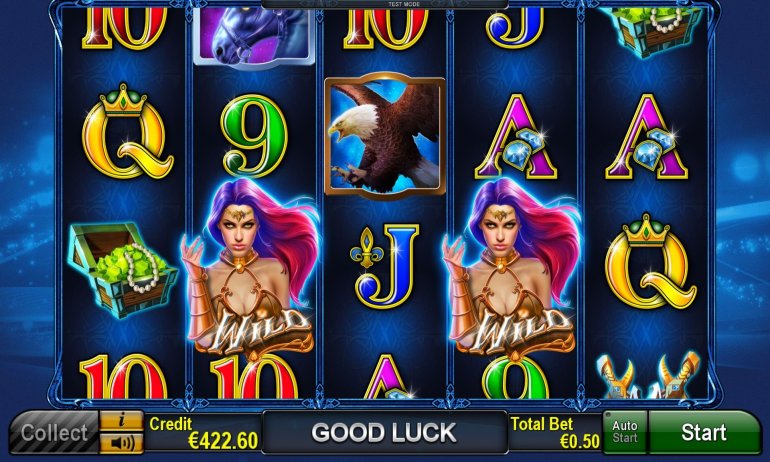Spin the reels with Start
The width and height of the screenshot is (770, 462).
click(x=704, y=433)
